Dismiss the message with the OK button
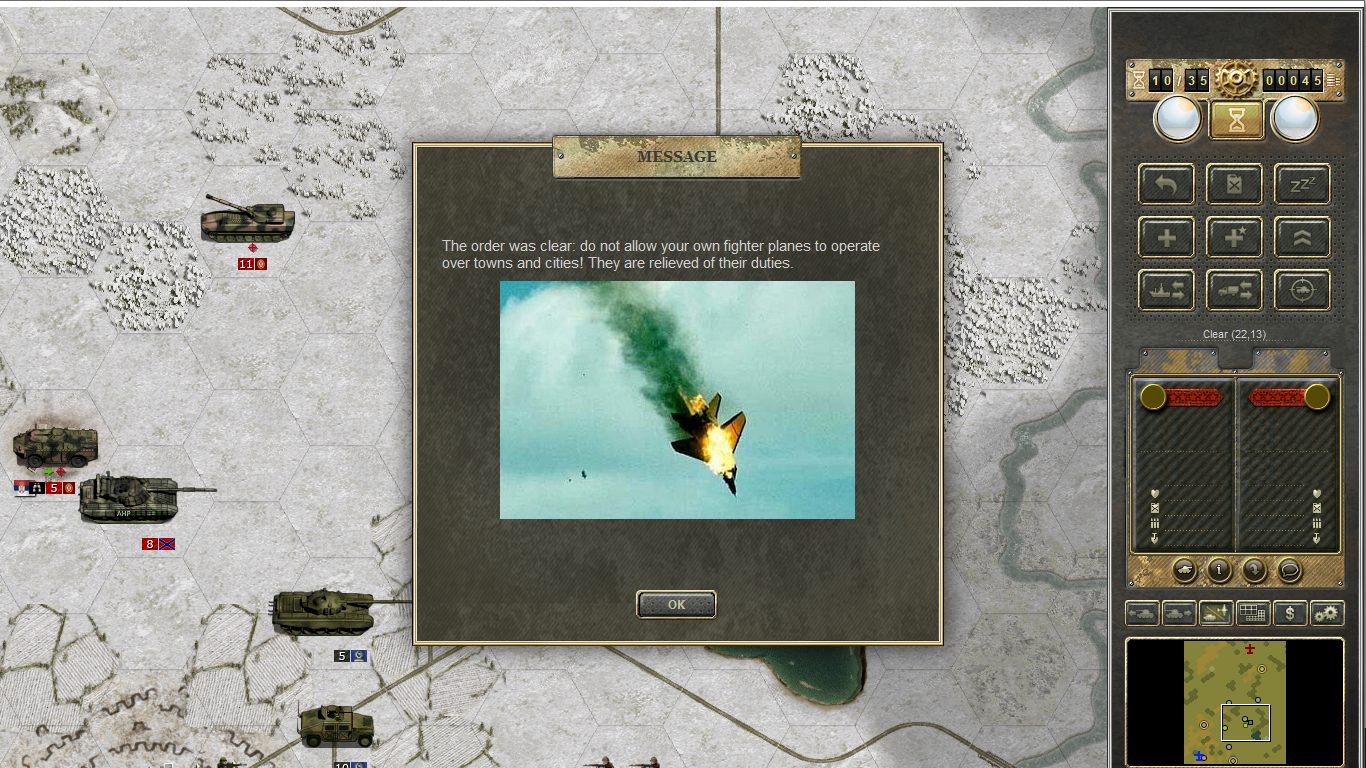This screenshot has width=1366, height=768. click(x=676, y=604)
